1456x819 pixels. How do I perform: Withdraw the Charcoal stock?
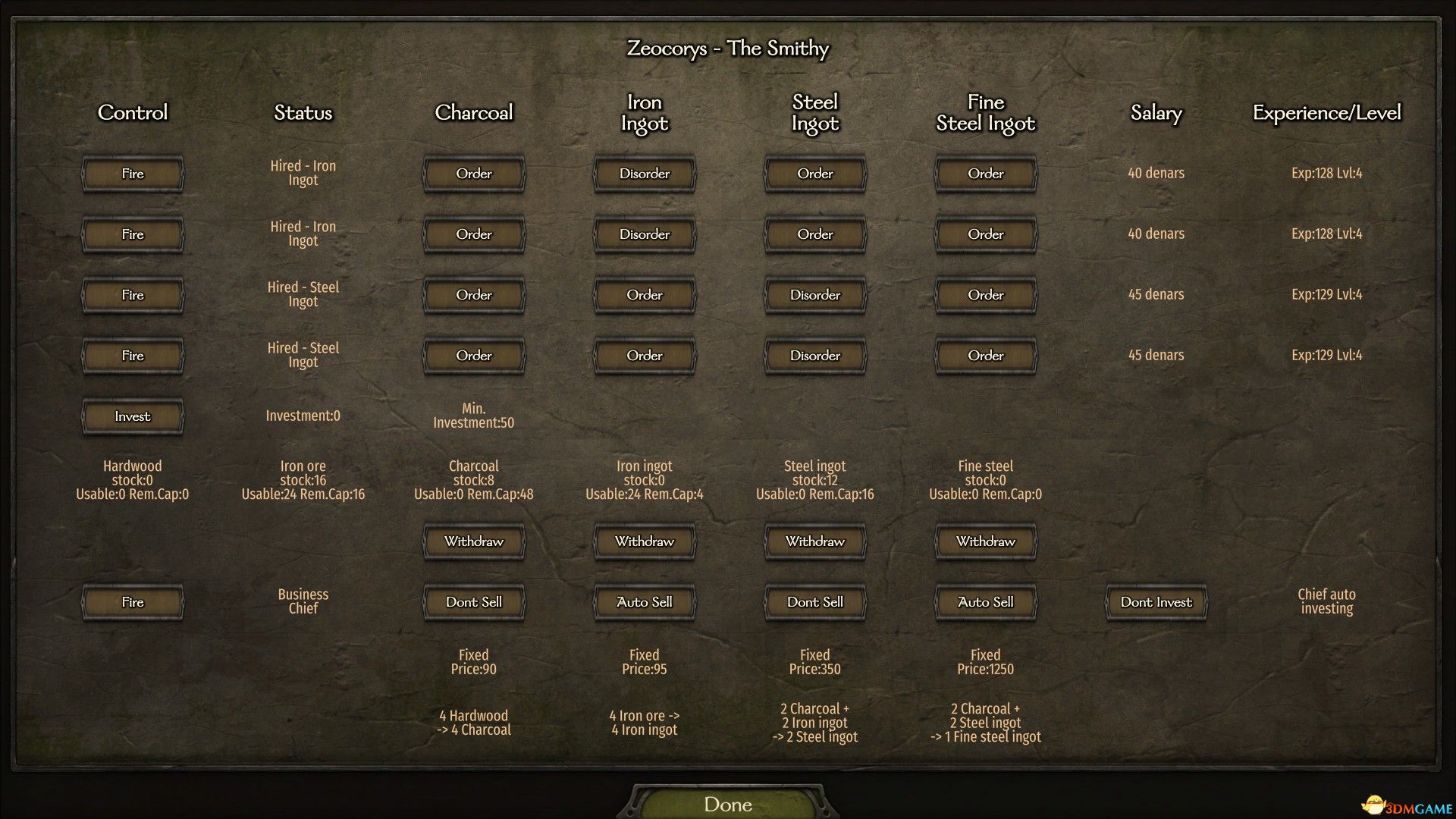474,541
